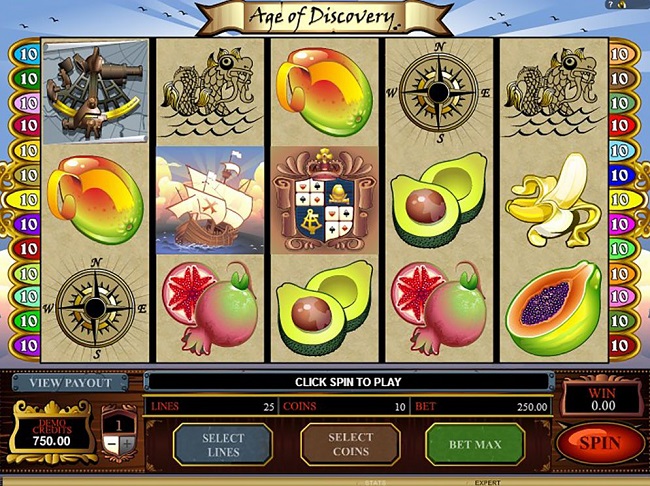Spin the reels with the red SPIN button

click(600, 443)
